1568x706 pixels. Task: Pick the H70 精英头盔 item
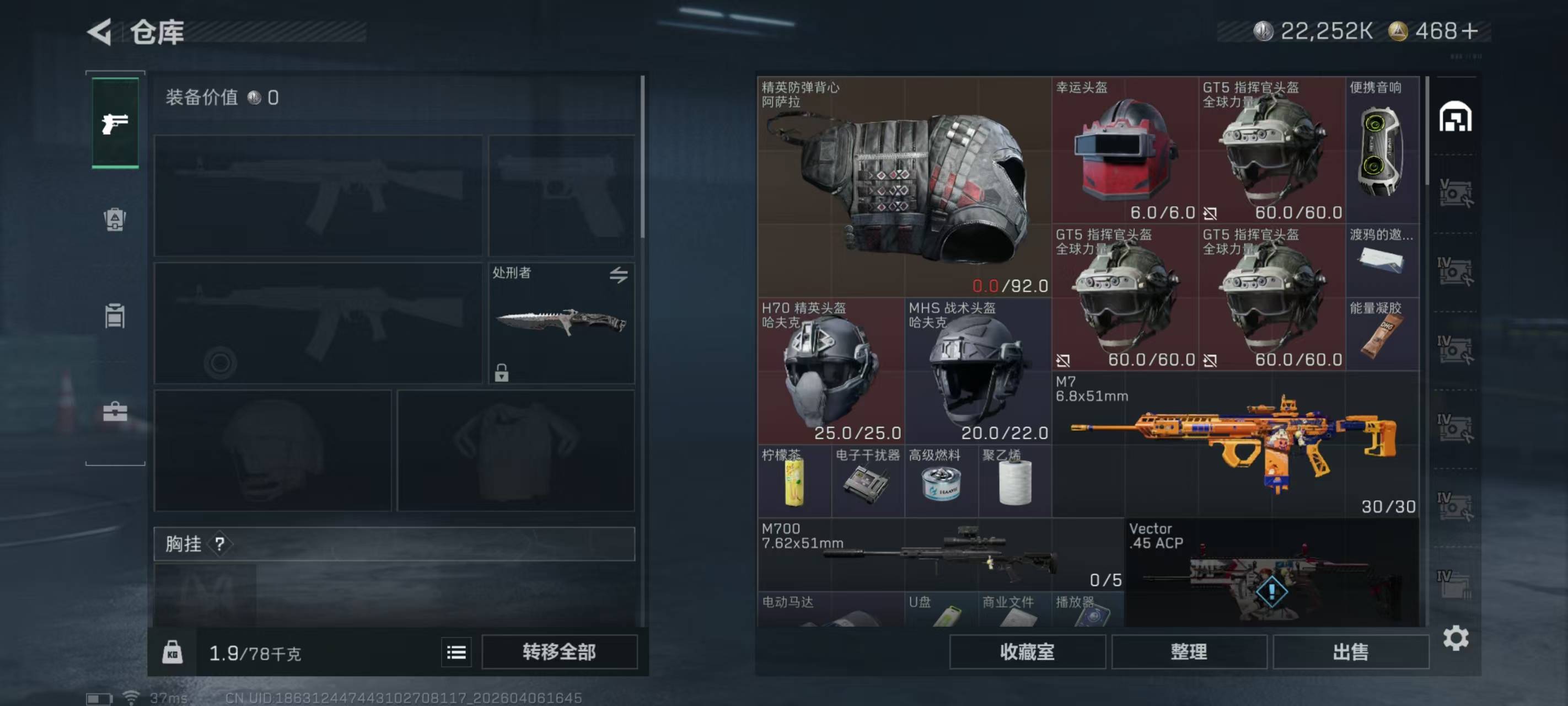830,371
